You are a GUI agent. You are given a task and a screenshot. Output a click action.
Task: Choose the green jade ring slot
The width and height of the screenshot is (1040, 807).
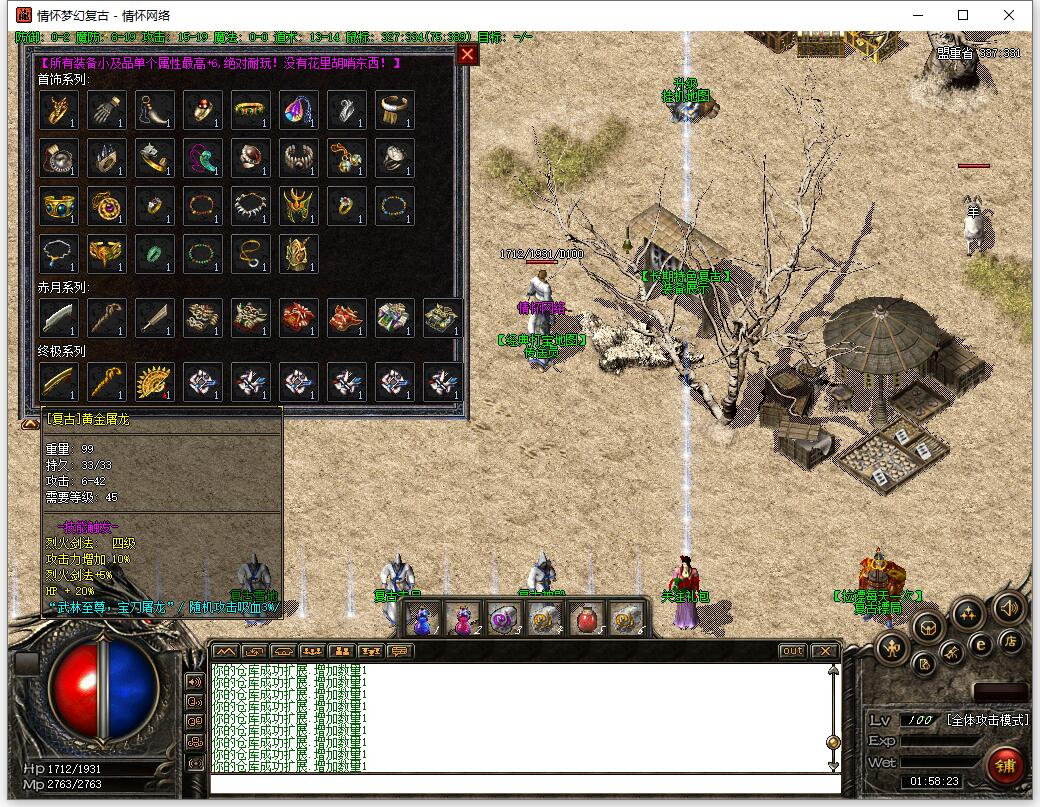tap(155, 253)
